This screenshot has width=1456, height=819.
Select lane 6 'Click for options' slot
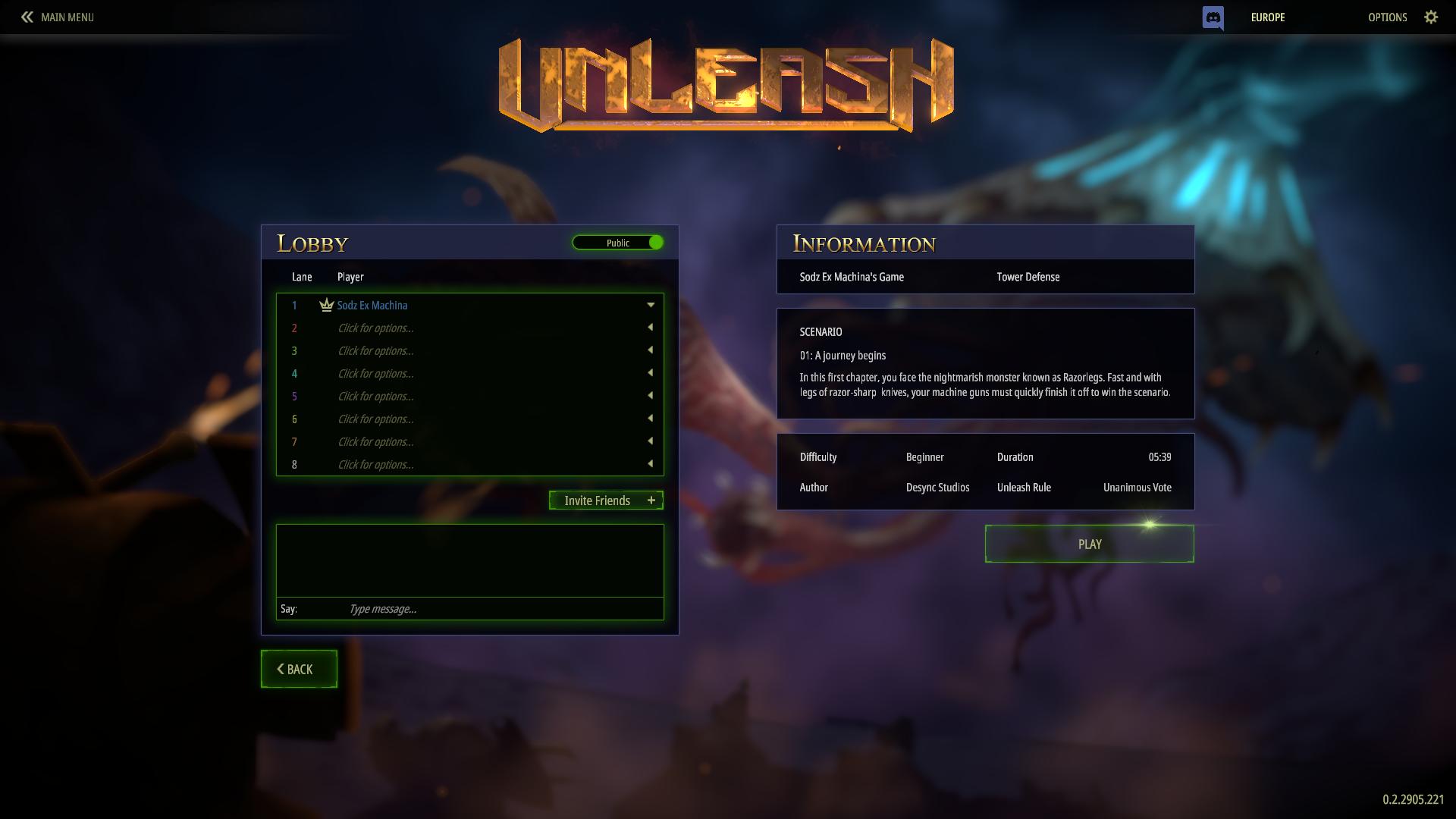[x=377, y=419]
